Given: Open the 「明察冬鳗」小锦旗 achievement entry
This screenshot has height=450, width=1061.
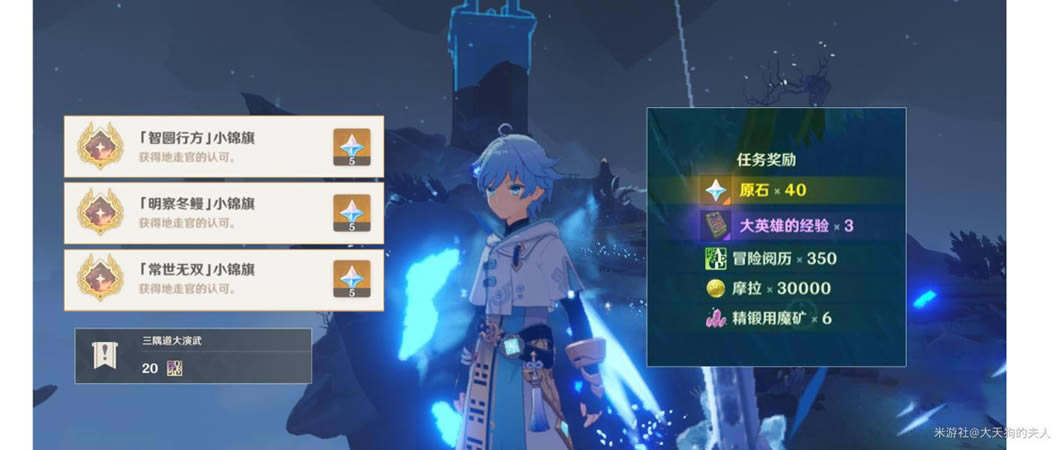Looking at the screenshot, I should pyautogui.click(x=200, y=213).
